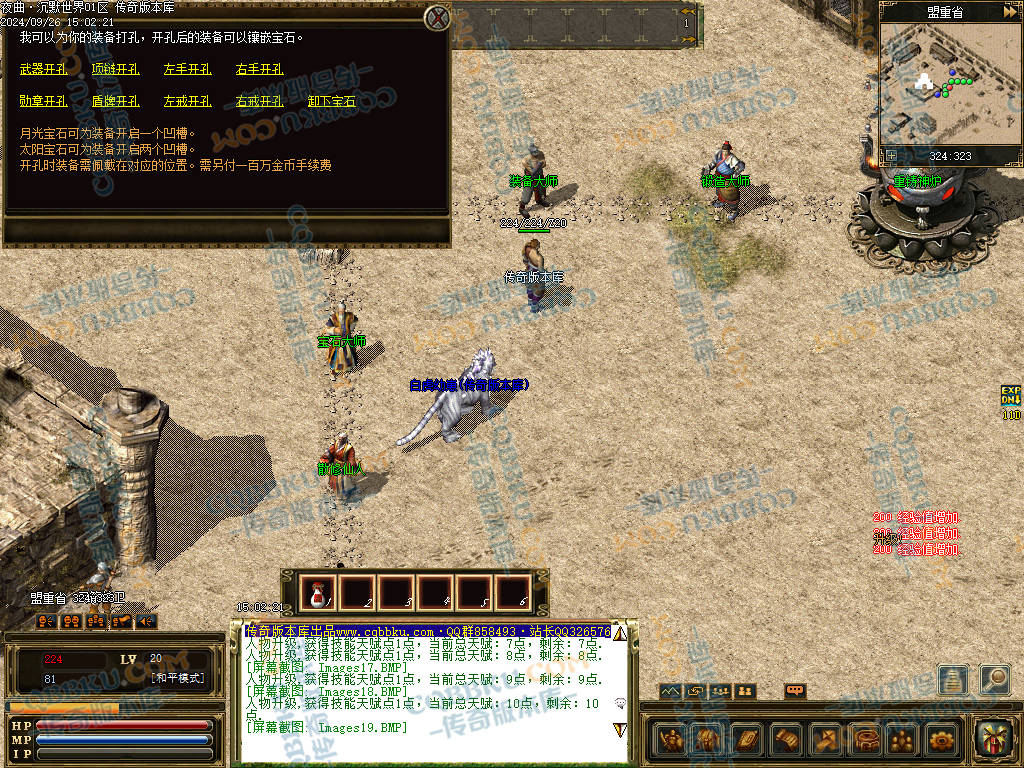Choose 左手开孔 left hand socketing
Screen dimensions: 1024x768
pyautogui.click(x=187, y=70)
